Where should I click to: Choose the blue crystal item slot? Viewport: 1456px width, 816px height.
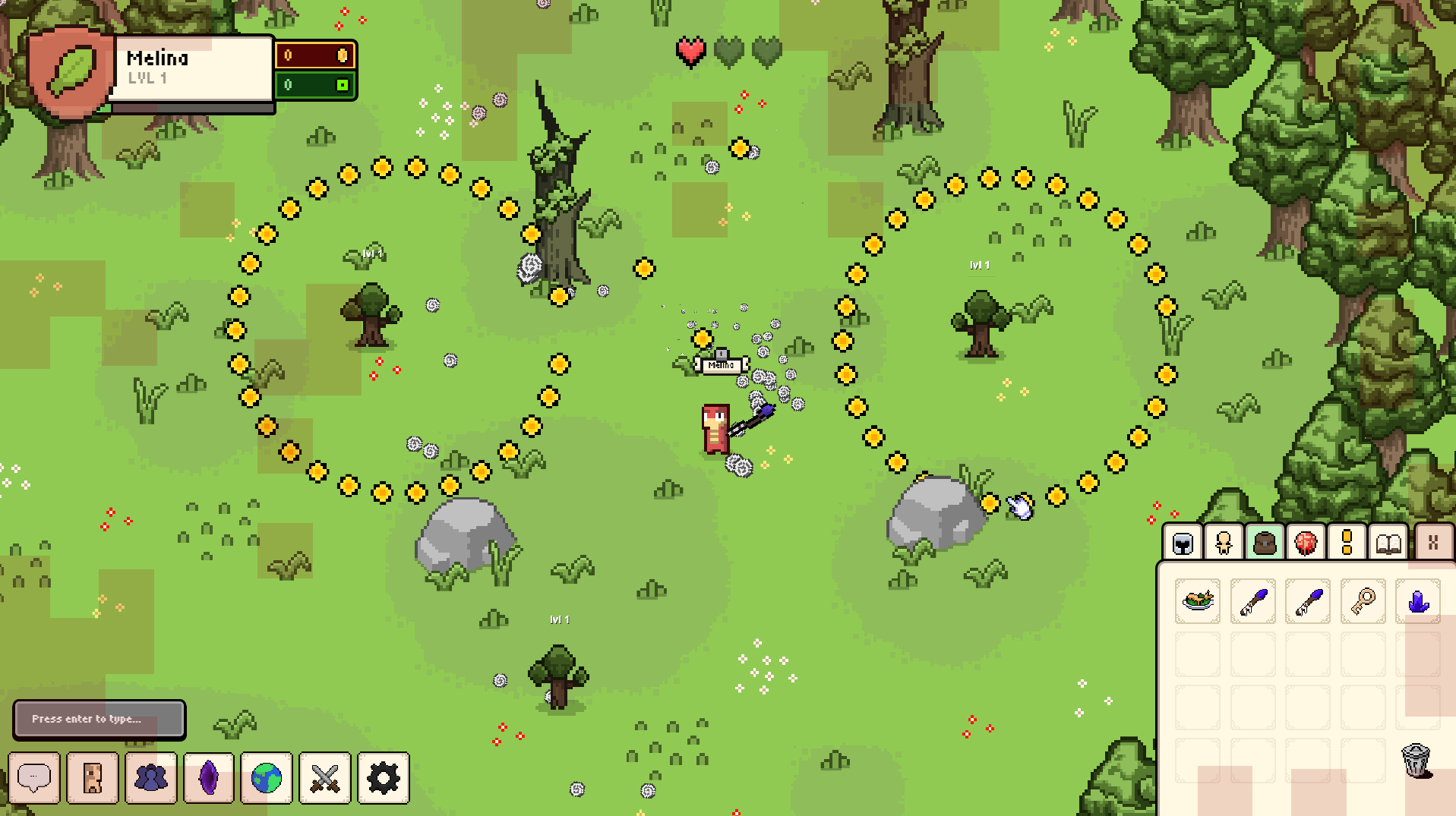tap(1417, 601)
